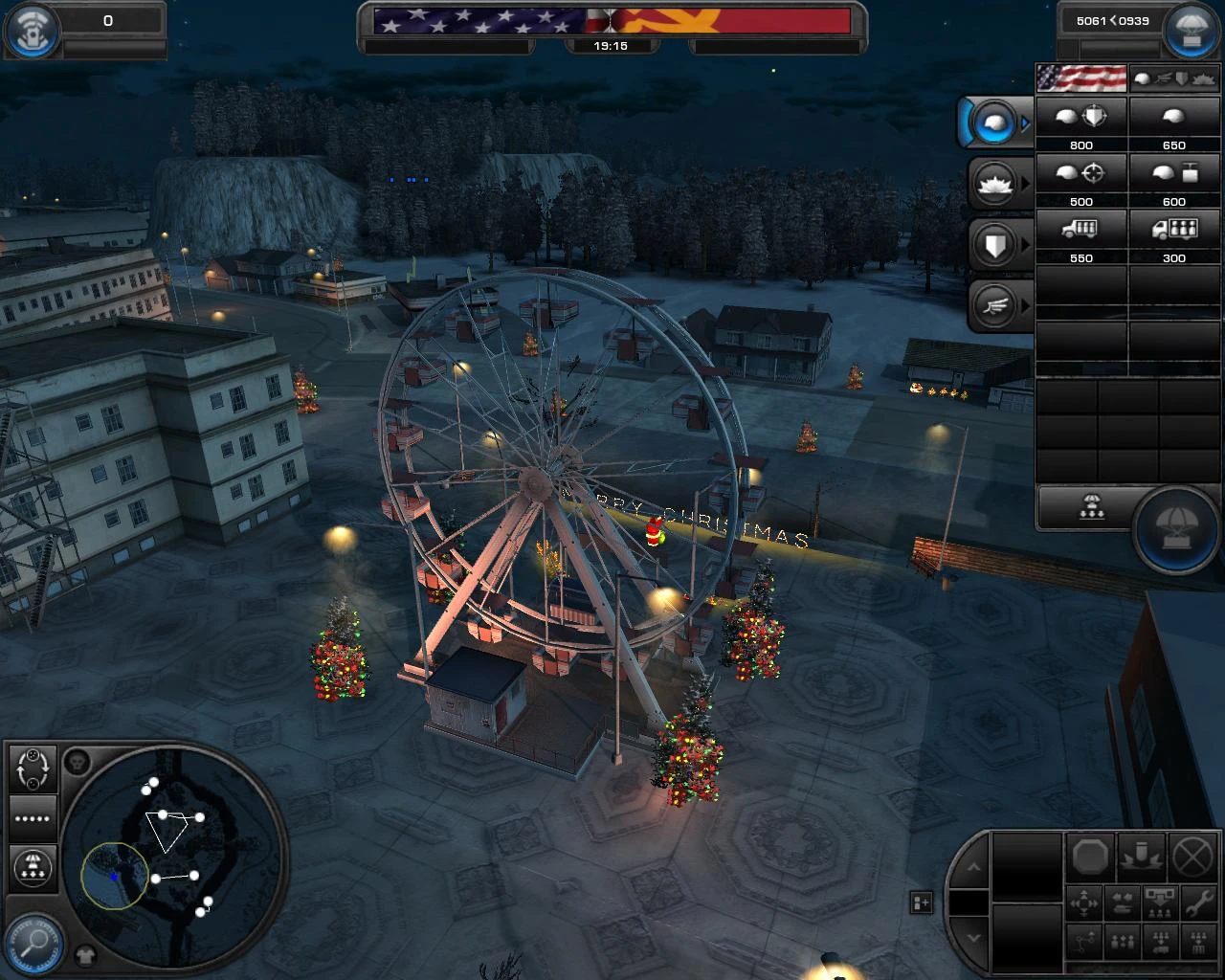Toggle the camera rotation control beside the minimap
Viewport: 1225px width, 980px height.
[33, 768]
